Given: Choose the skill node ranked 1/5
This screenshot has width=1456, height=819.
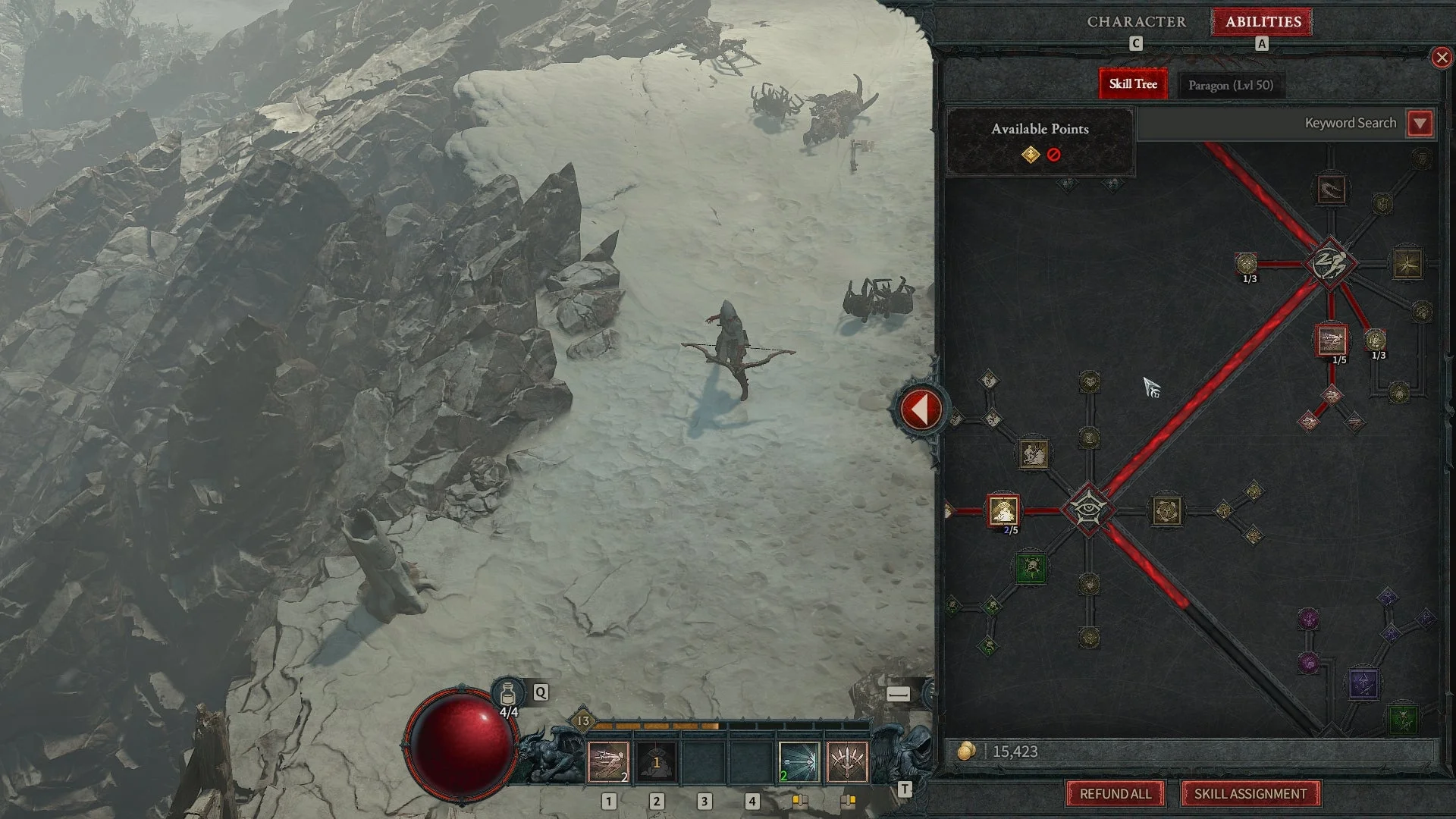Looking at the screenshot, I should 1332,340.
